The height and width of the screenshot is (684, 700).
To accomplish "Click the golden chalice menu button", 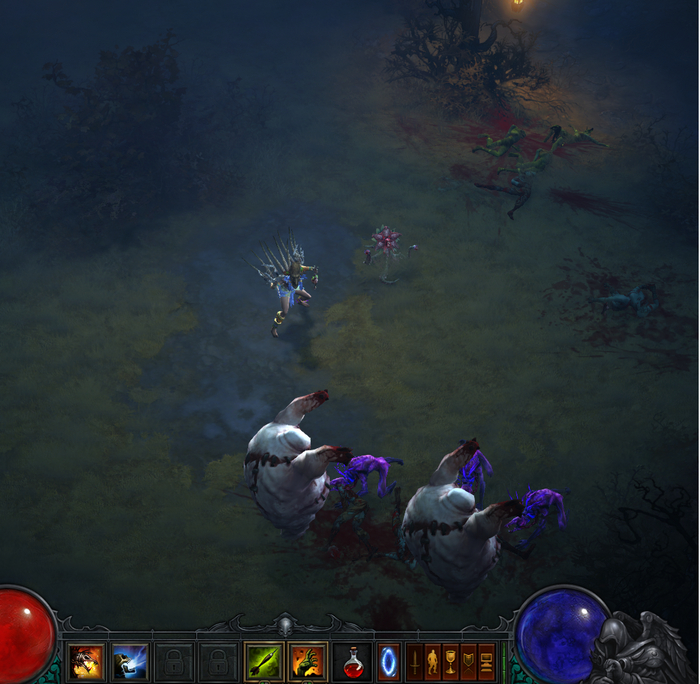I will 451,661.
